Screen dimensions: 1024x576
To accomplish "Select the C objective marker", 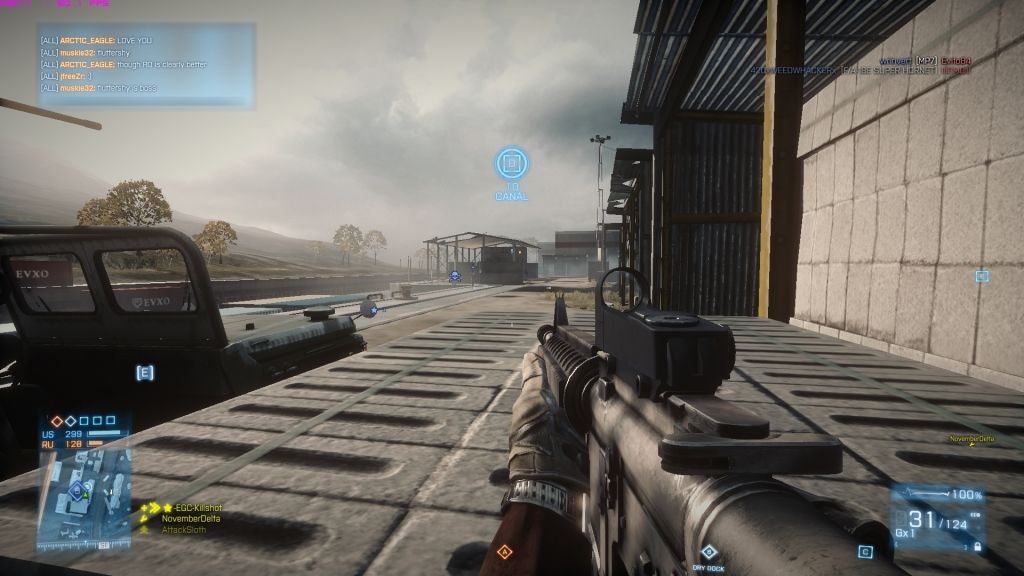I will (x=865, y=551).
